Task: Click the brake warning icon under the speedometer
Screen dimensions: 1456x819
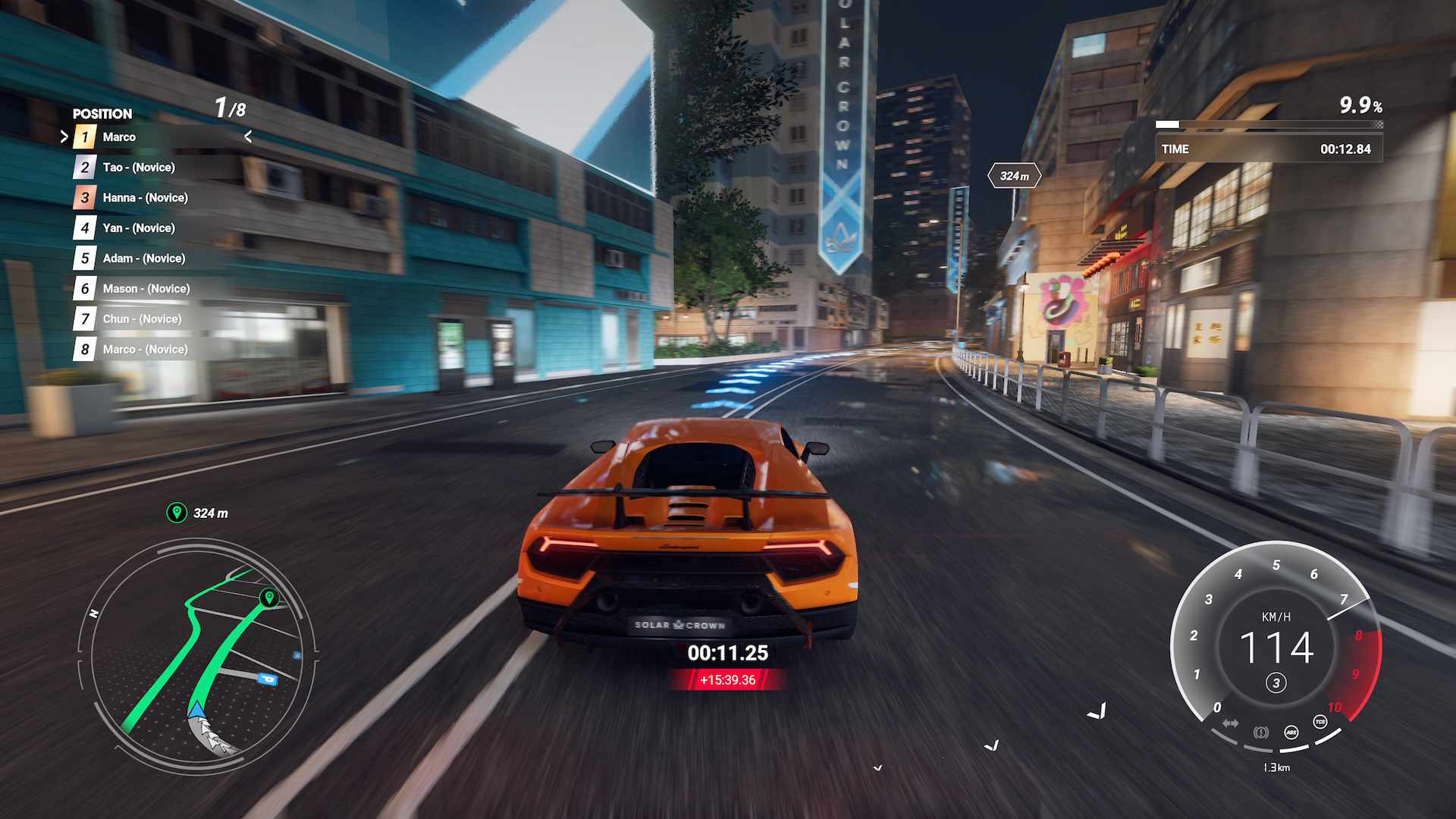Action: tap(1260, 732)
